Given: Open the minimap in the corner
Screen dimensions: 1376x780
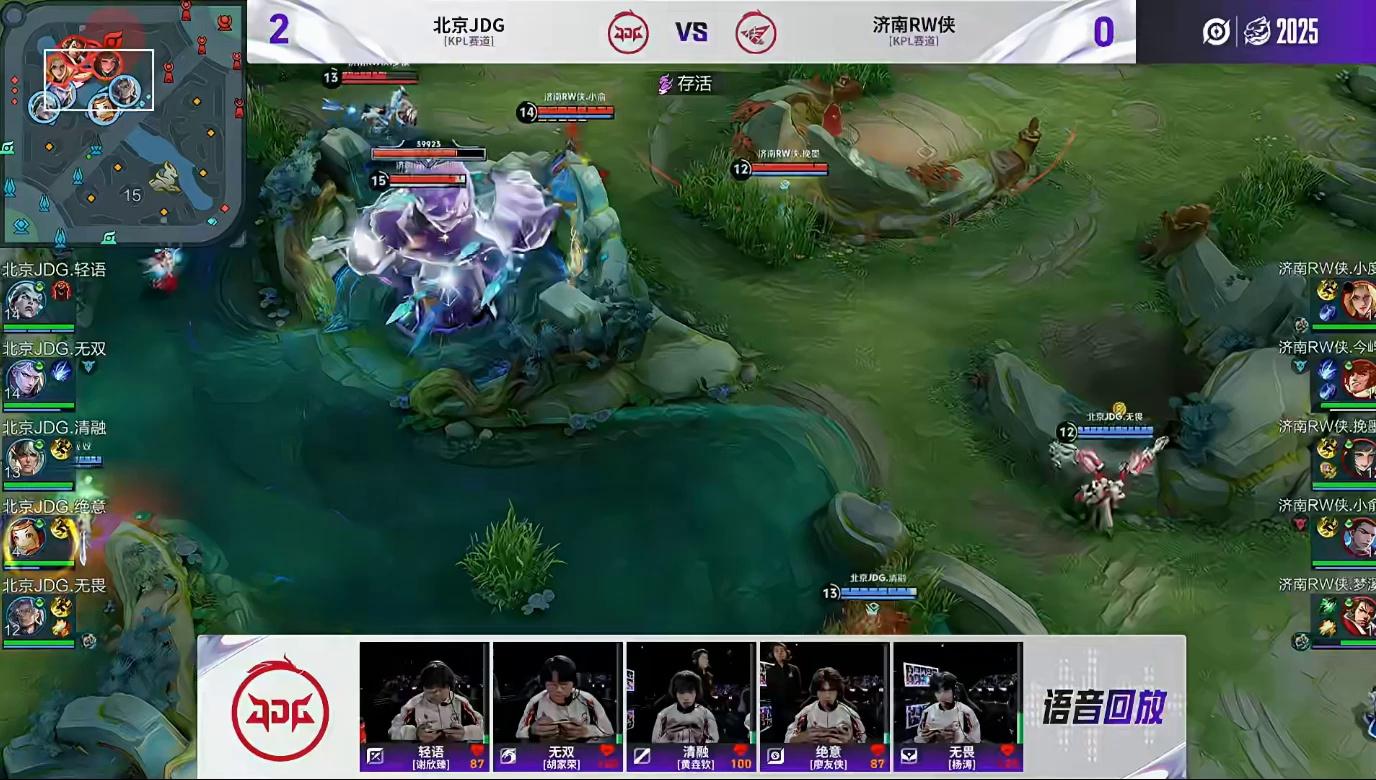Looking at the screenshot, I should tap(120, 120).
